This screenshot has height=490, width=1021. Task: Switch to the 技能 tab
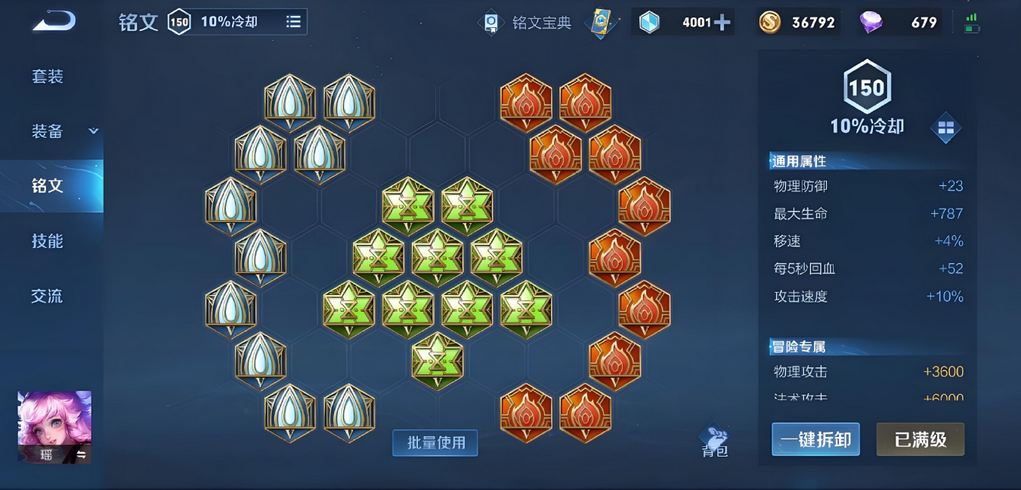[47, 241]
